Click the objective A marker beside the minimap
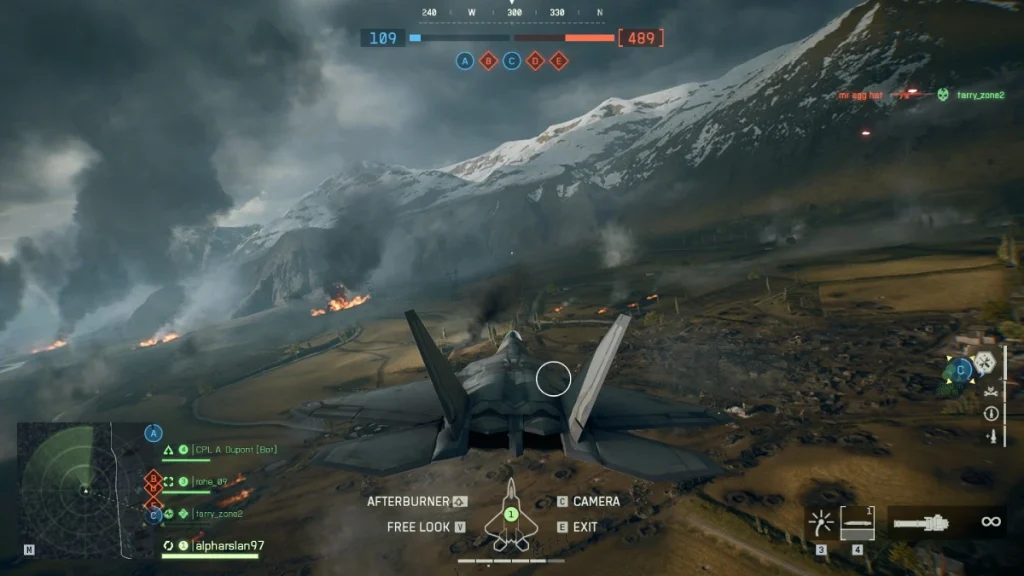Viewport: 1024px width, 576px height. tap(153, 433)
